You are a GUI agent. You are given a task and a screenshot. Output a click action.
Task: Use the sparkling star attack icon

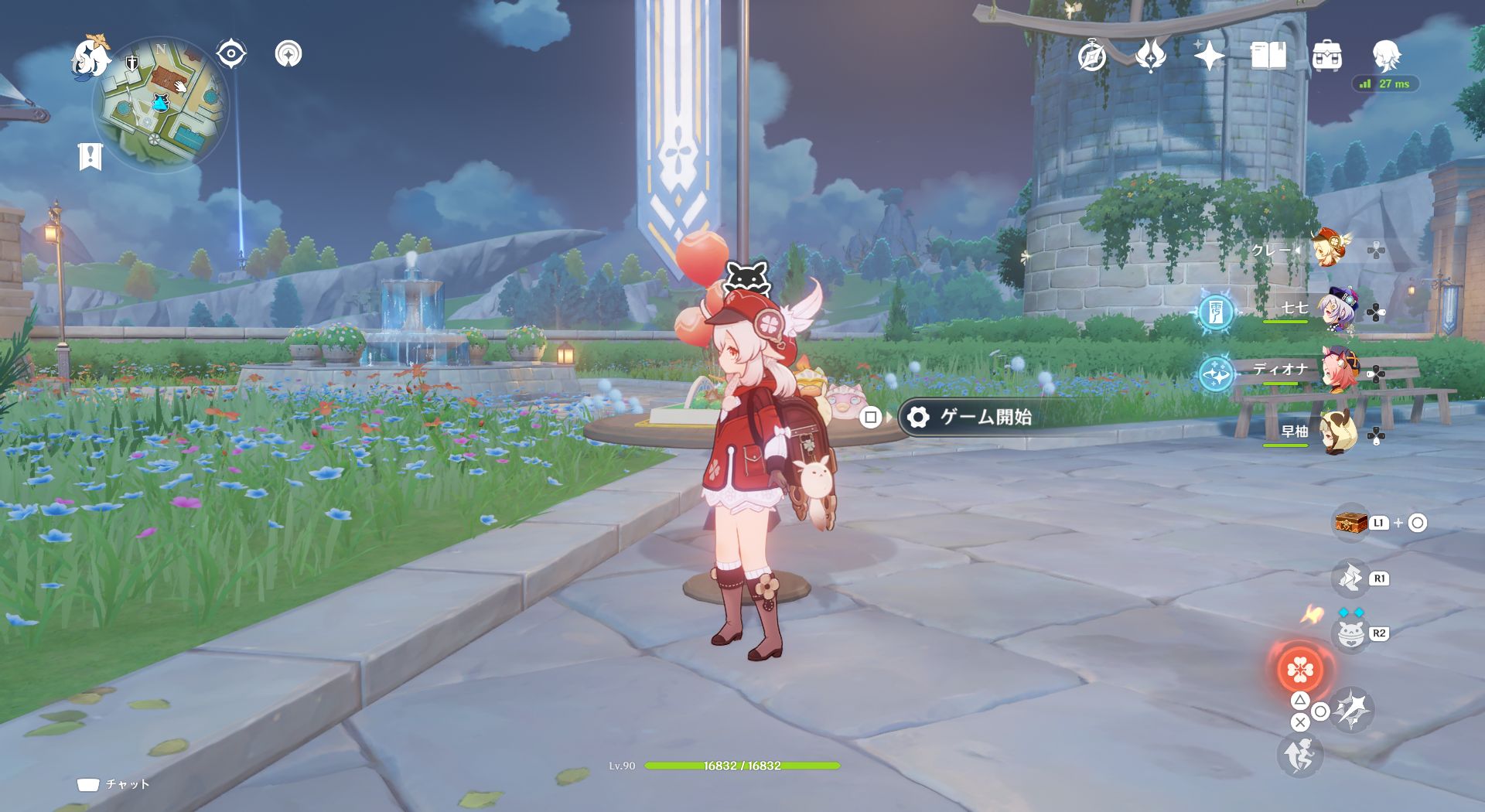click(x=1352, y=710)
